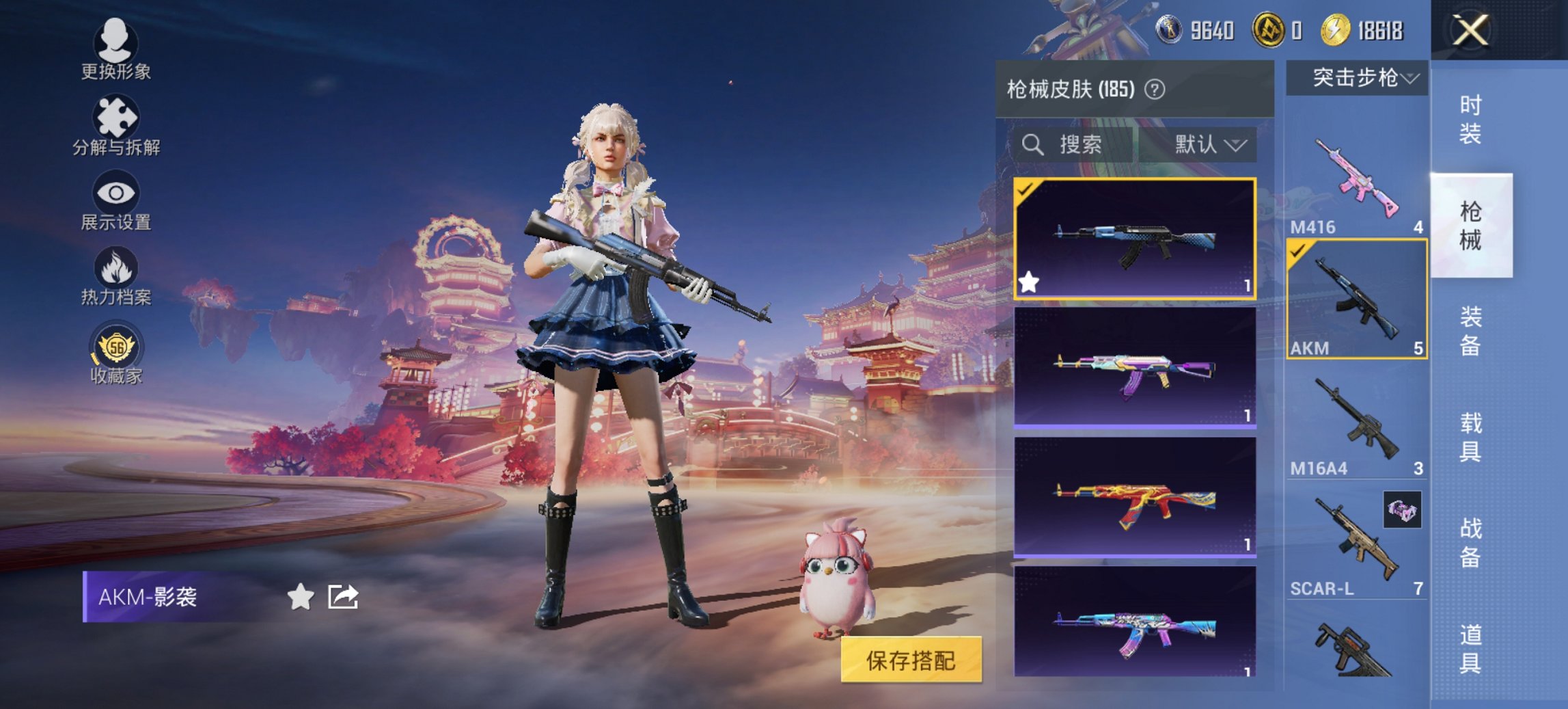The width and height of the screenshot is (1568, 709).
Task: Expand the 突击步枪 weapon category dropdown
Action: [x=1356, y=77]
